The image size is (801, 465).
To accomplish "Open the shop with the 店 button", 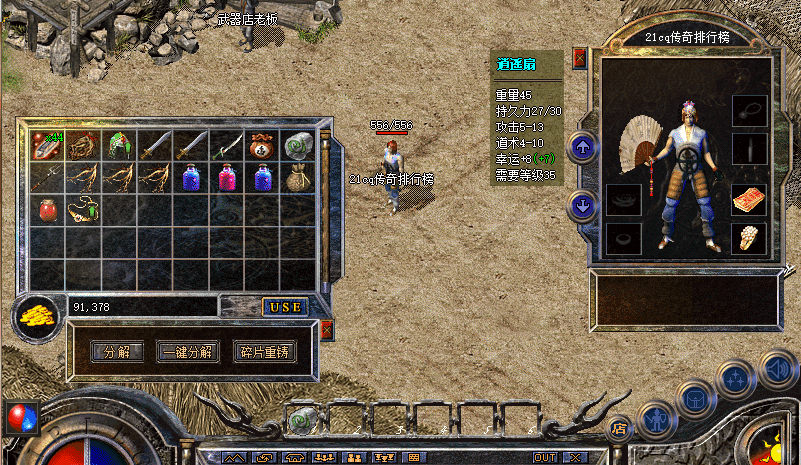I will [619, 430].
